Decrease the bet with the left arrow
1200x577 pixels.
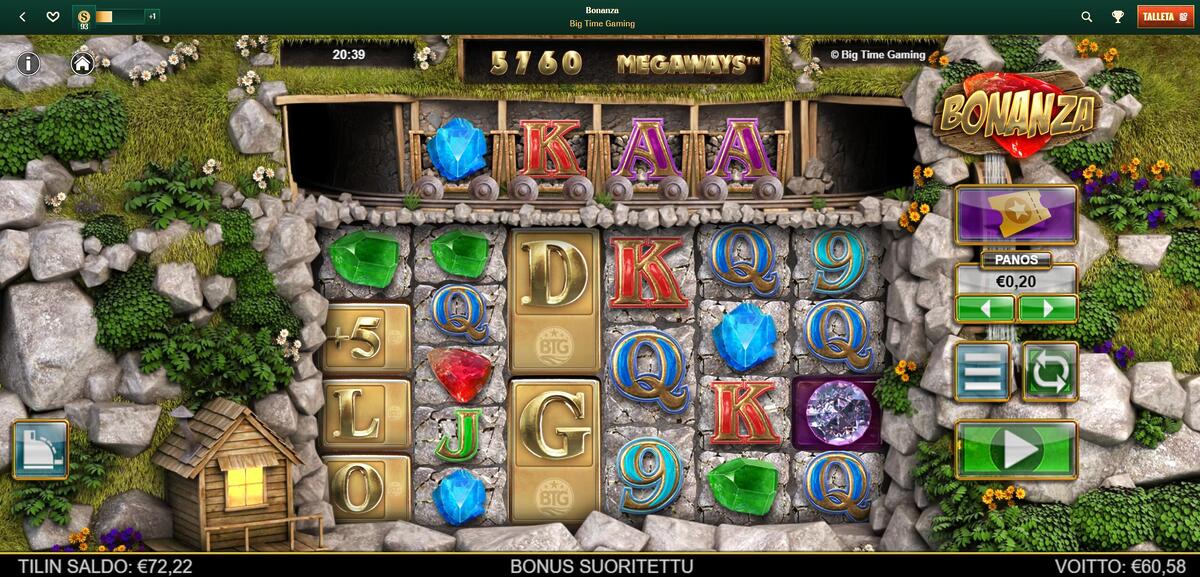pyautogui.click(x=985, y=308)
